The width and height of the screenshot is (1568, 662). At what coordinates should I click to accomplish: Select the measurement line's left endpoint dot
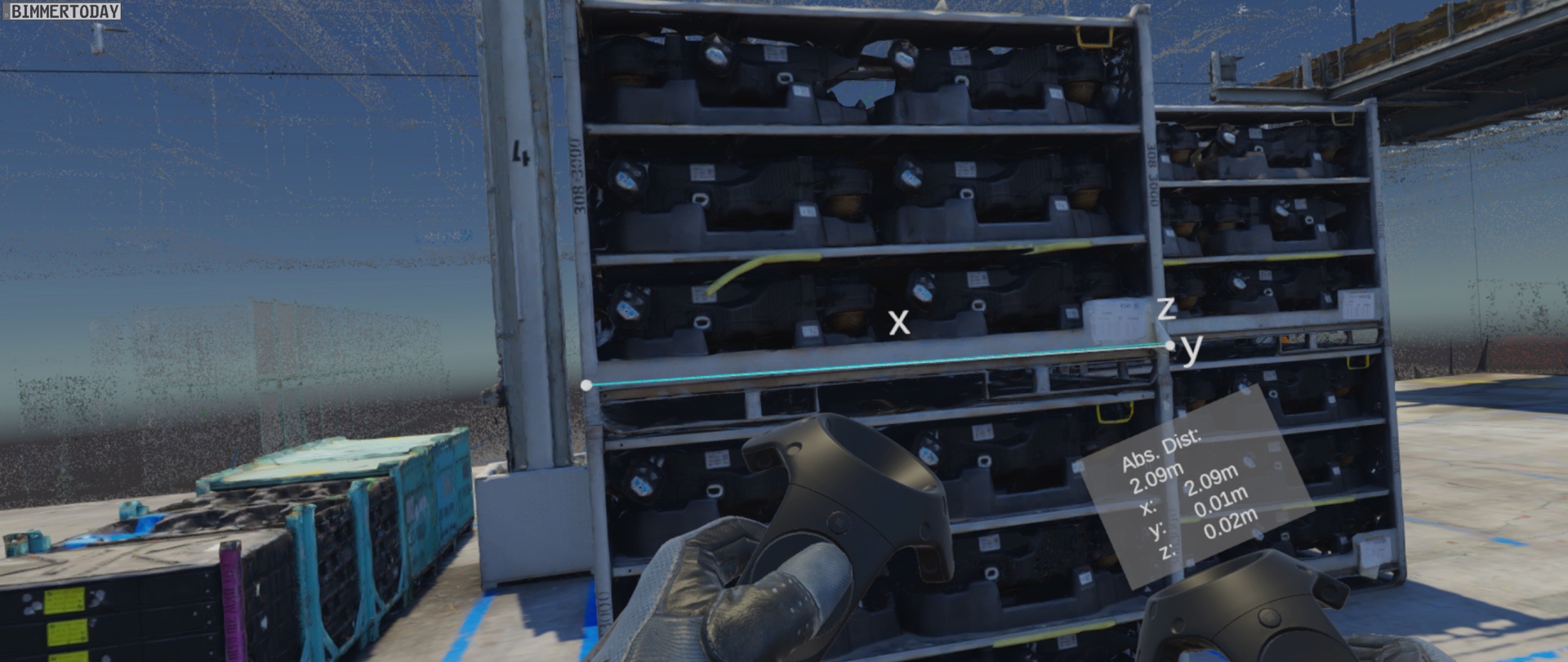pos(586,385)
